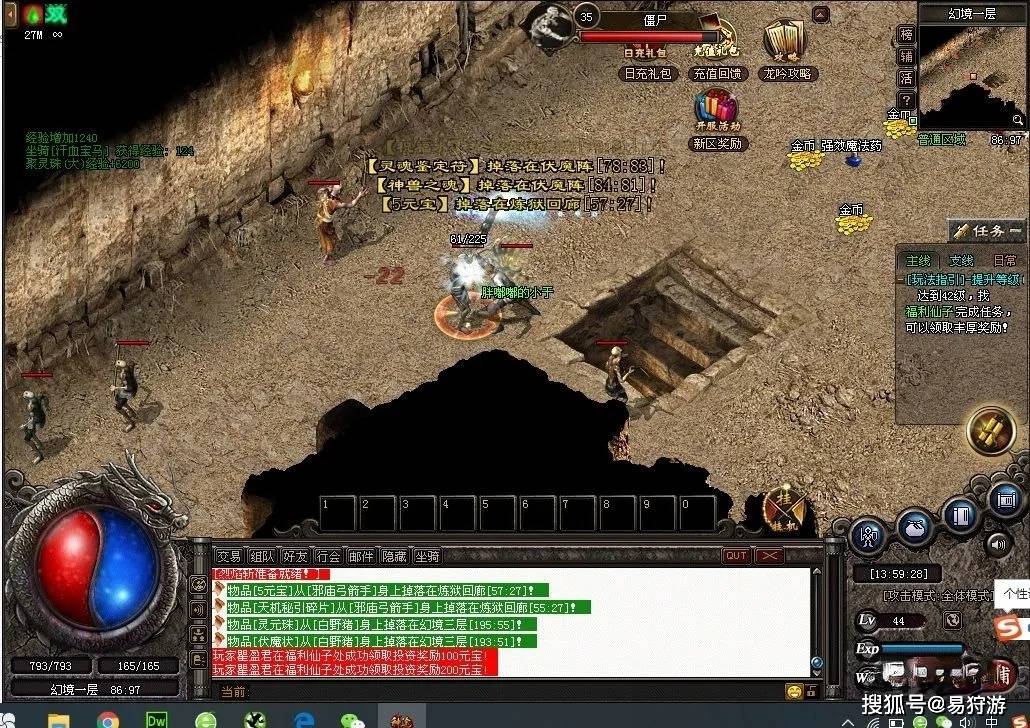Viewport: 1030px width, 728px height.
Task: Open the 邮件 mail tab
Action: point(361,556)
